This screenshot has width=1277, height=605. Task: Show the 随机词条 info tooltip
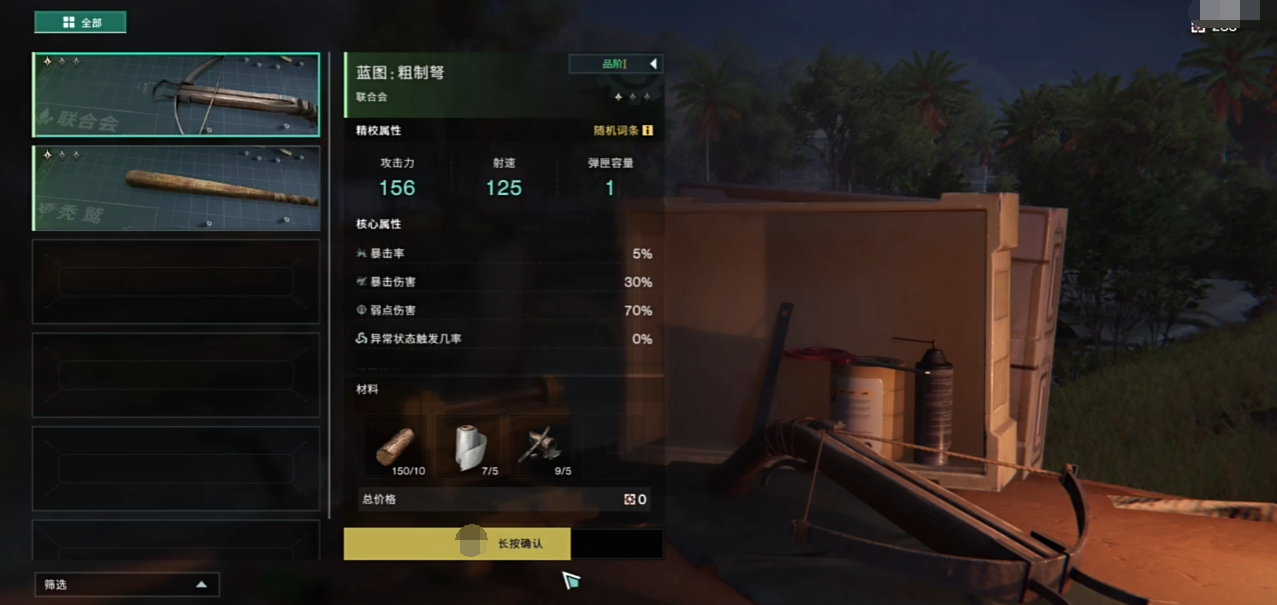tap(648, 130)
